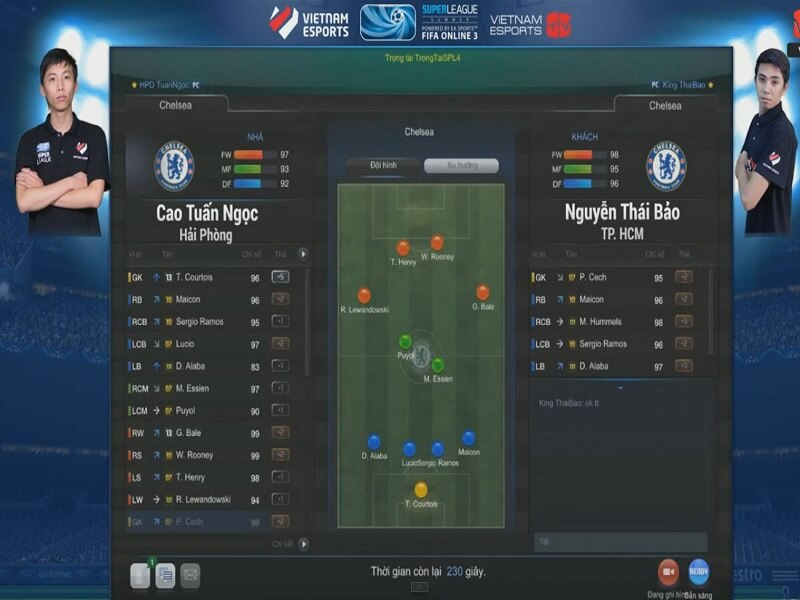The width and height of the screenshot is (800, 600).
Task: Open the Xu hướng tab
Action: click(460, 165)
